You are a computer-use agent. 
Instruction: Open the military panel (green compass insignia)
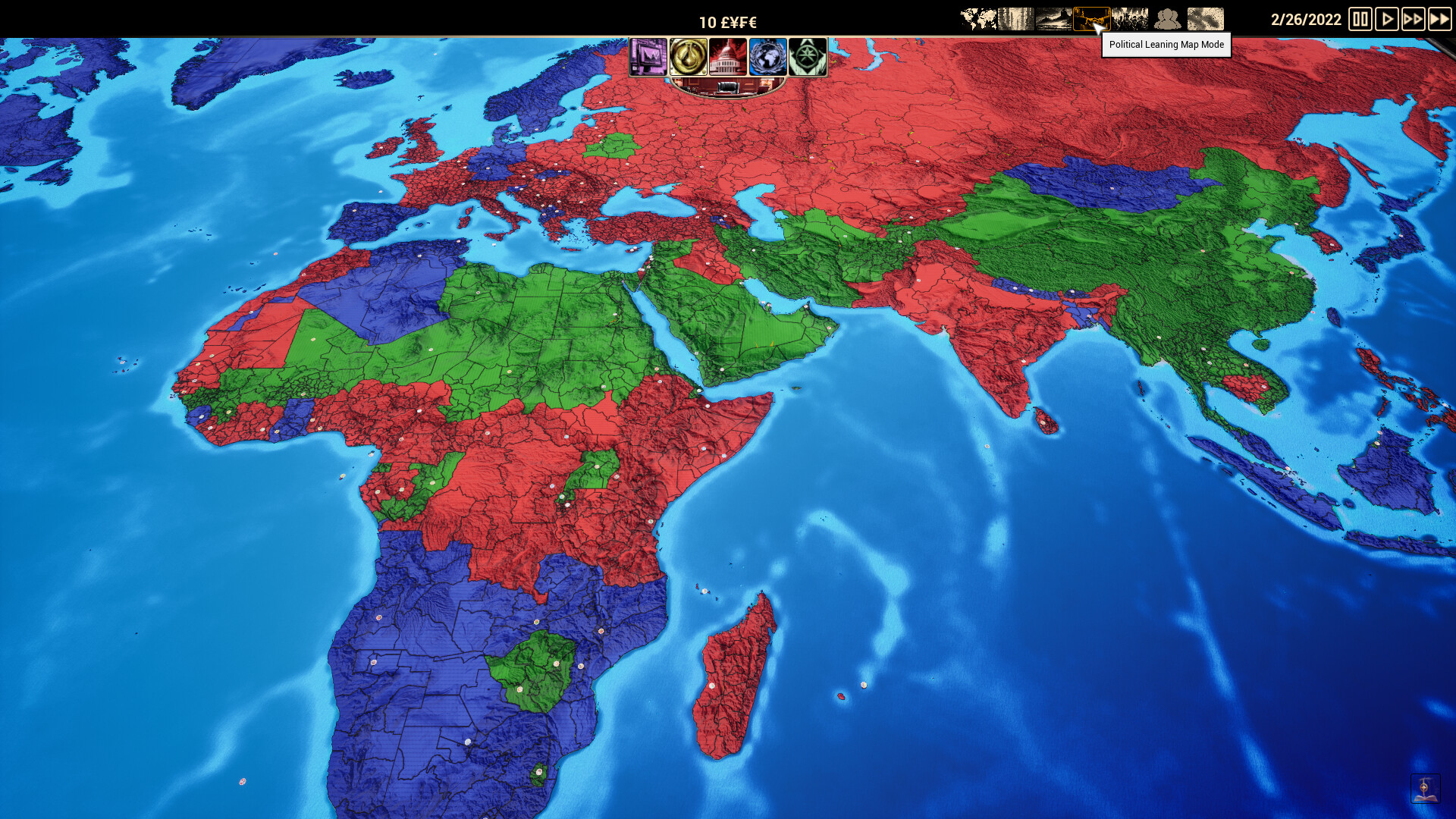(807, 57)
